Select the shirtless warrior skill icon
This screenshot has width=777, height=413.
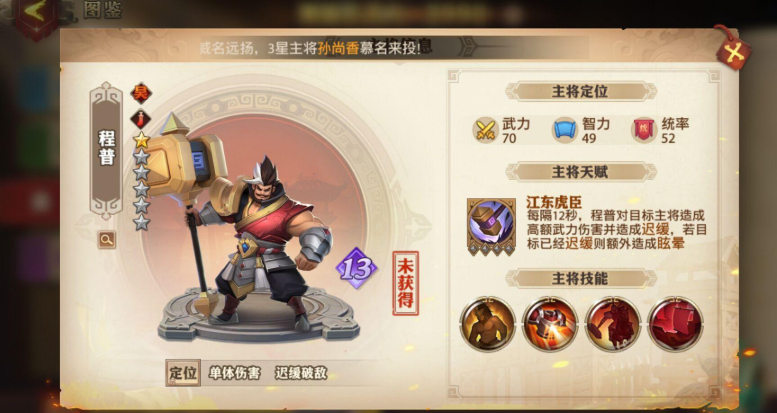pos(487,323)
